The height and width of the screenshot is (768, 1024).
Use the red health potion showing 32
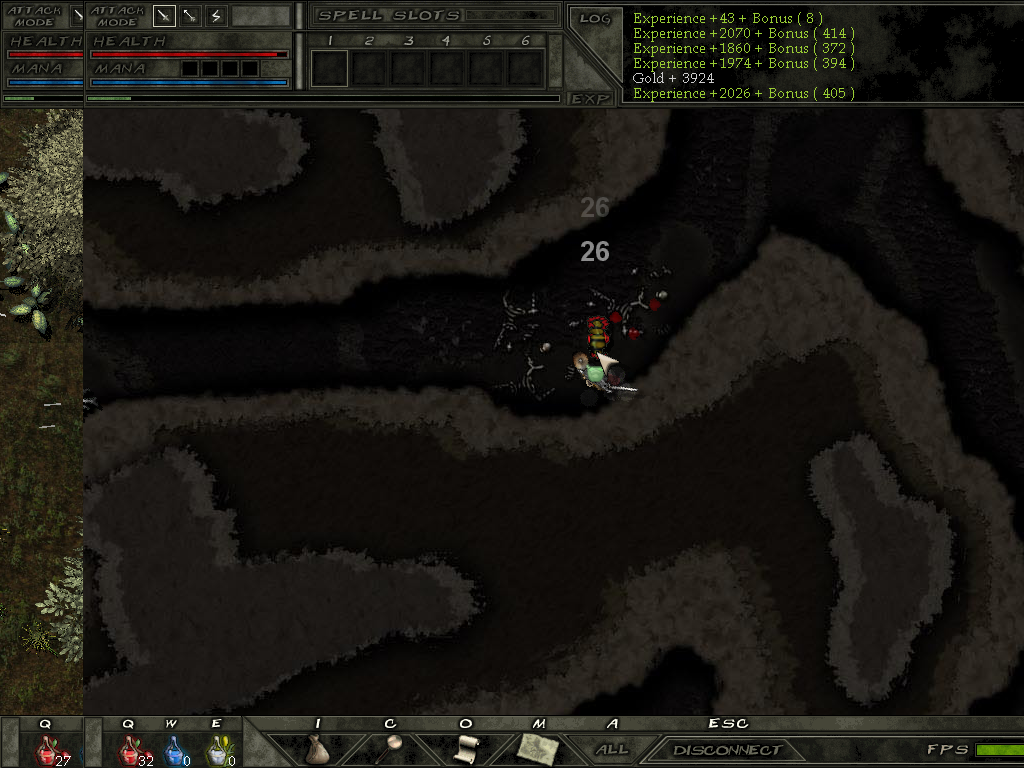tap(130, 750)
